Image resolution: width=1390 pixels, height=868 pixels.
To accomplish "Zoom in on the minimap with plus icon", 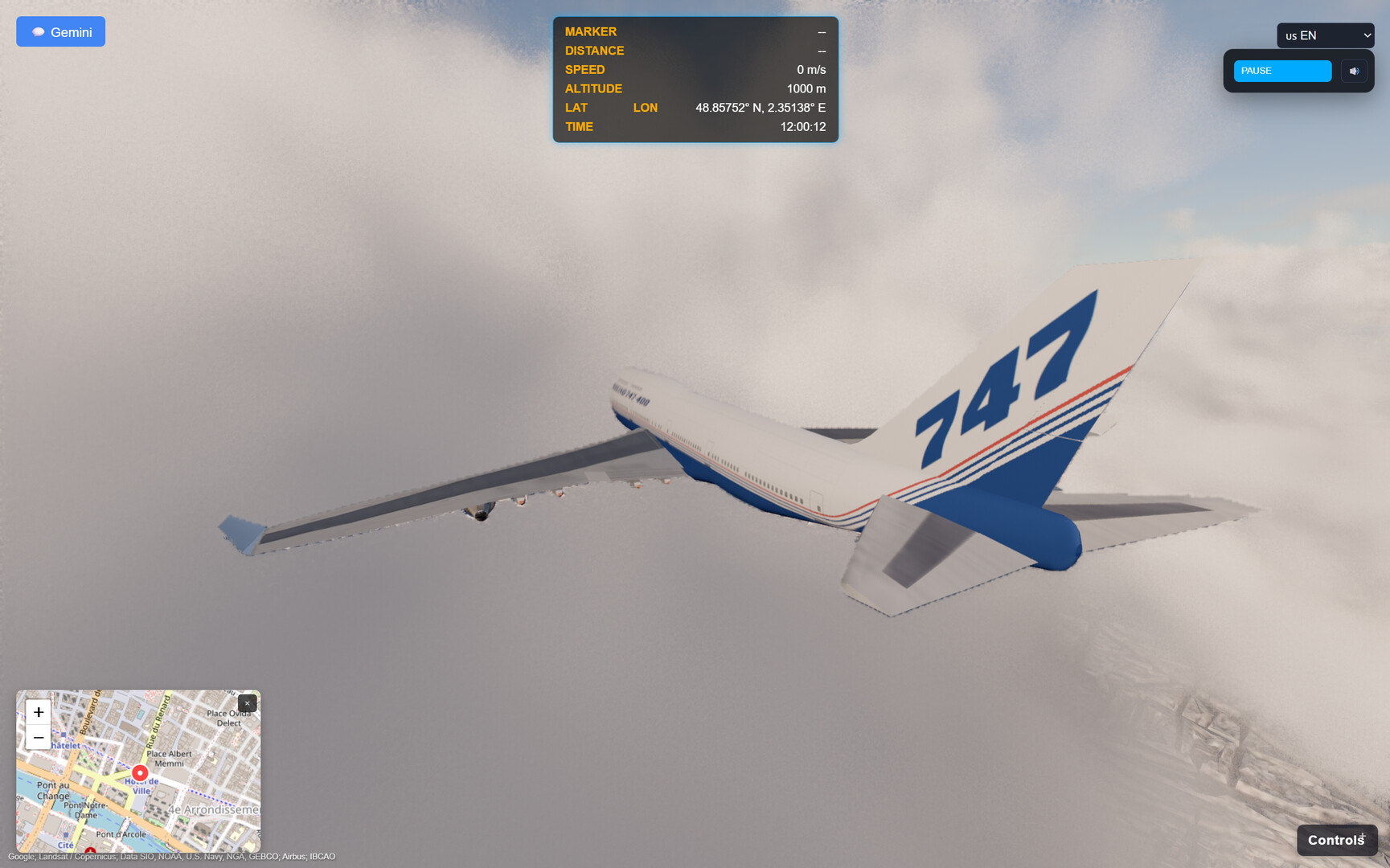I will [37, 712].
